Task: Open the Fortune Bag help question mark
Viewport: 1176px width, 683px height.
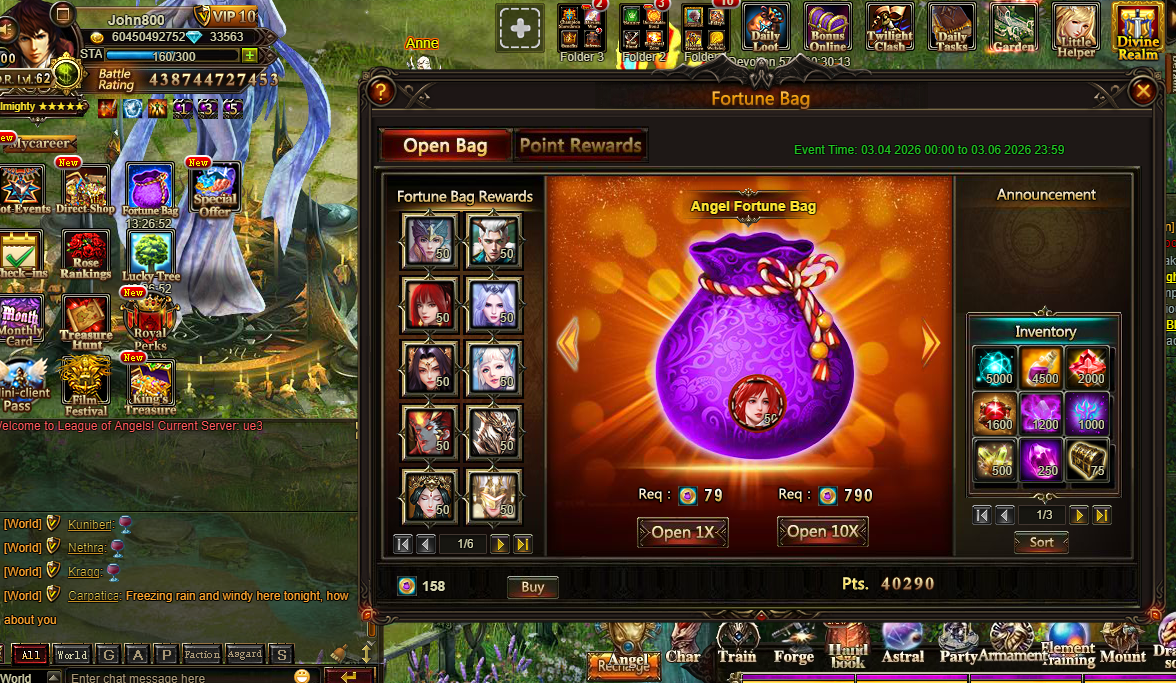Action: (x=380, y=92)
